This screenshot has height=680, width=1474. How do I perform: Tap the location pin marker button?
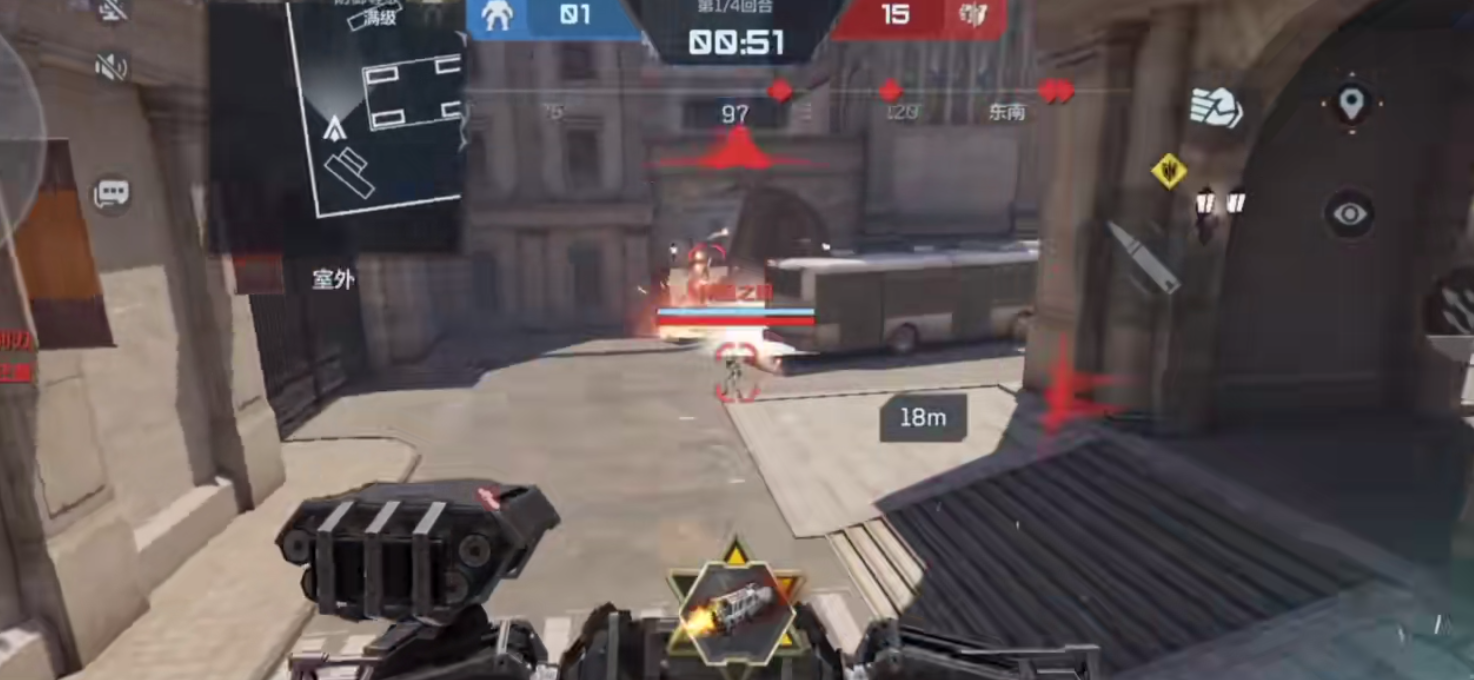tap(1351, 103)
